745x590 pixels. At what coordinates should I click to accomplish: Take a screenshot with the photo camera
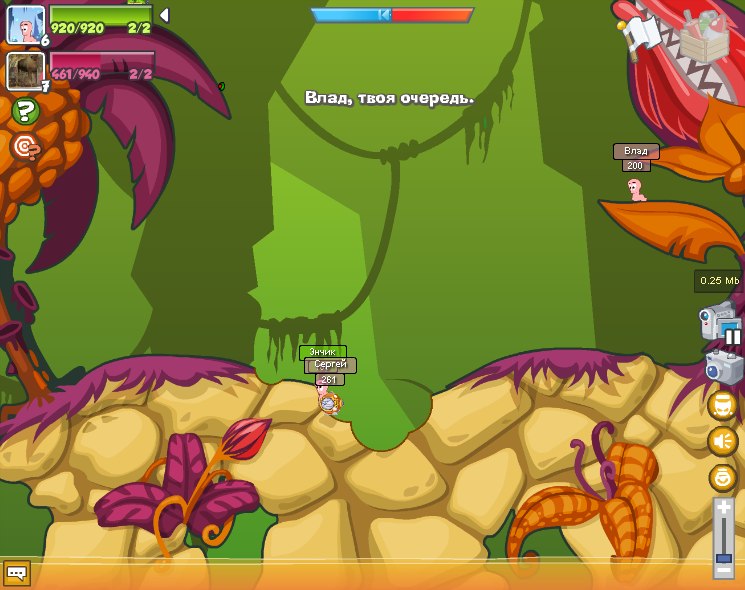point(723,367)
